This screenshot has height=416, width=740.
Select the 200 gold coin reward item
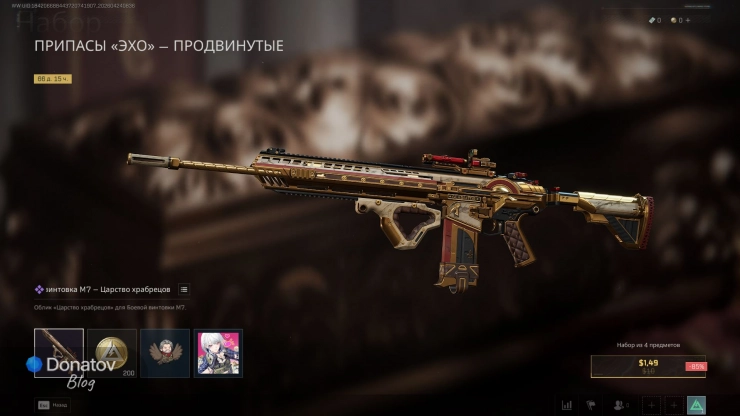[112, 353]
